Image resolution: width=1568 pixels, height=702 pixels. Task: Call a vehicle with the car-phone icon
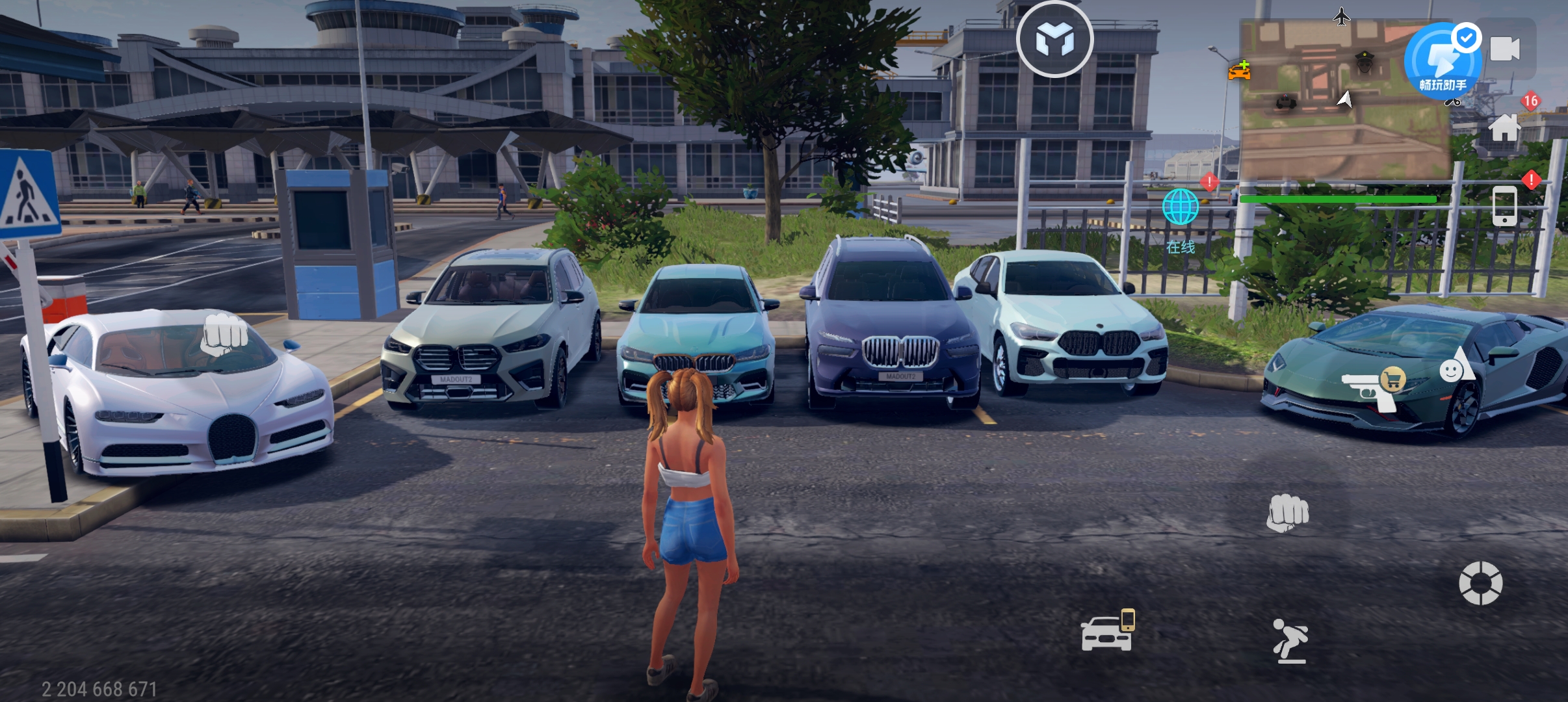tap(1108, 631)
